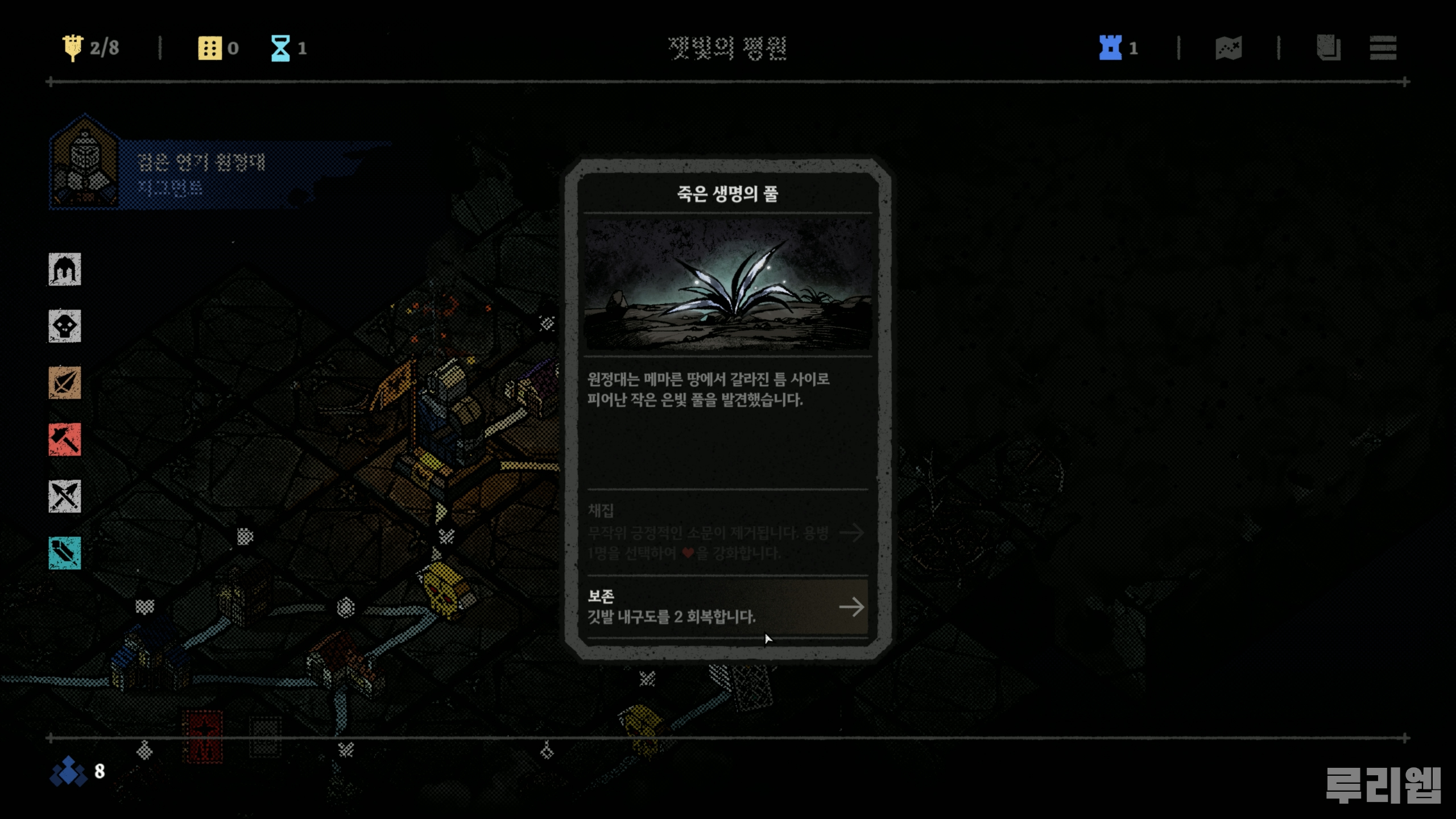Click the silver grass event illustration
The width and height of the screenshot is (1456, 819).
(727, 284)
